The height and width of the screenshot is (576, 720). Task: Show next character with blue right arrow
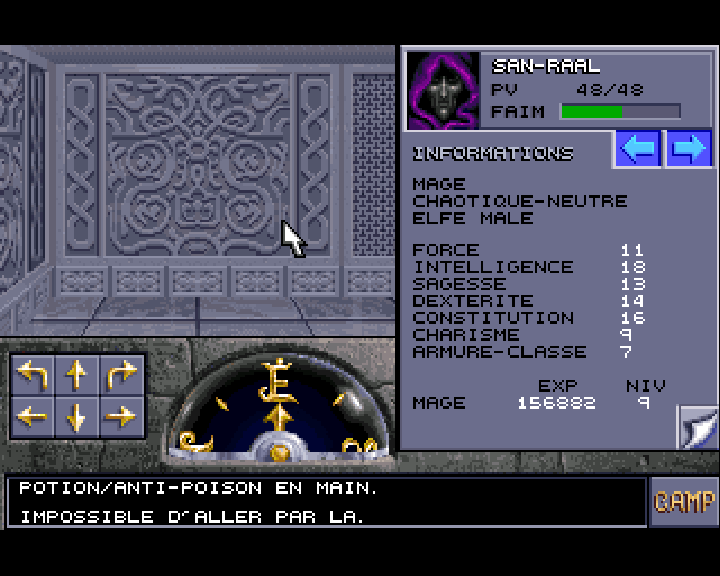coord(688,150)
